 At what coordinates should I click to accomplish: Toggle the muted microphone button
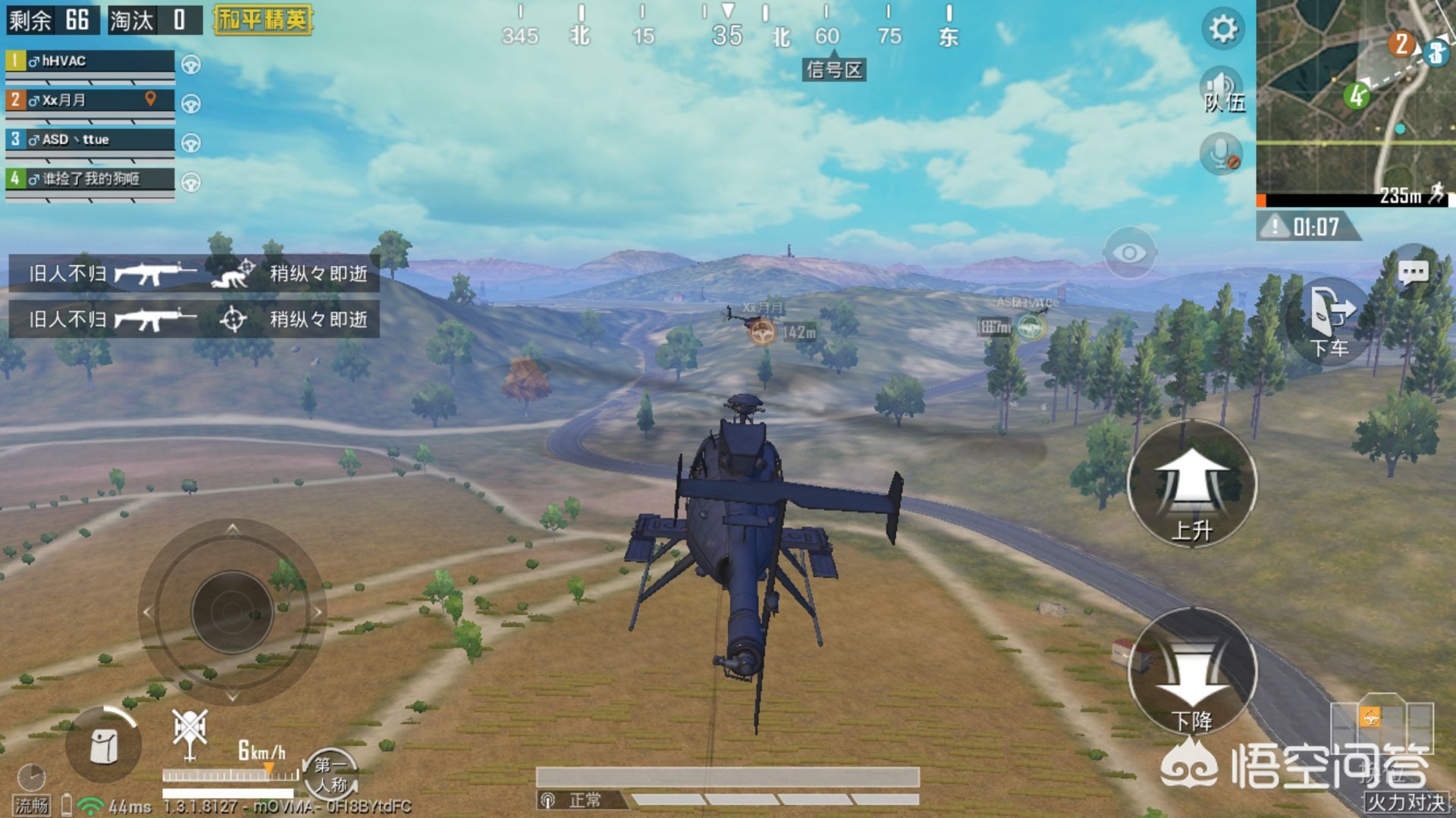[x=1221, y=154]
